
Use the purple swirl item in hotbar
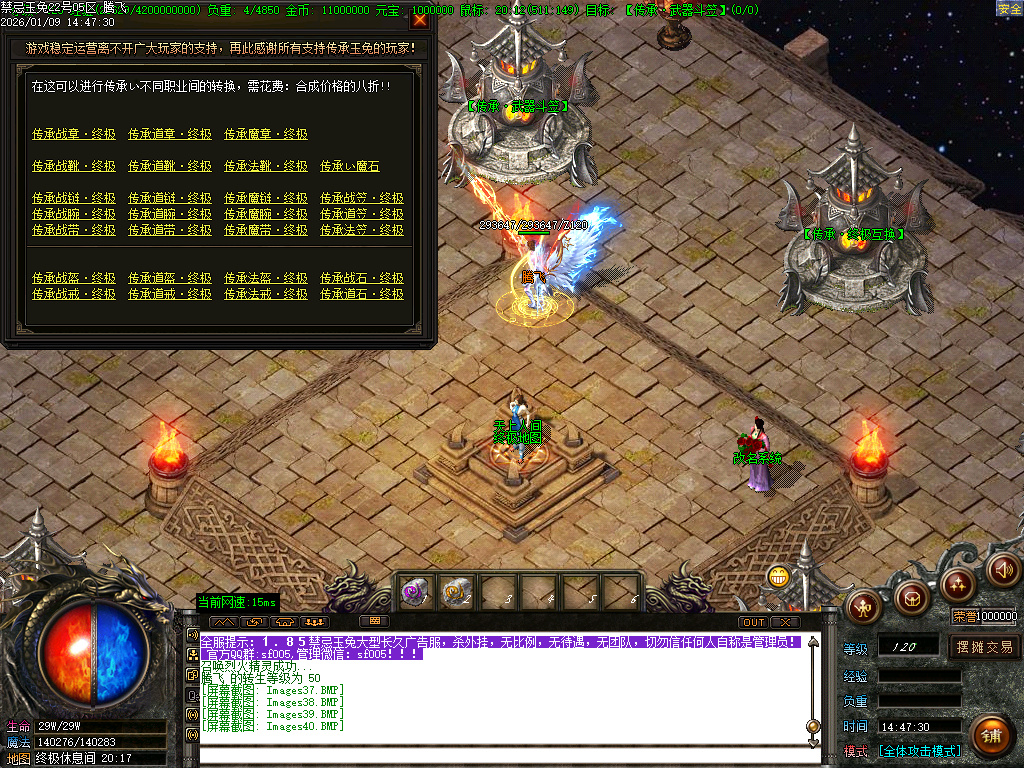[415, 592]
